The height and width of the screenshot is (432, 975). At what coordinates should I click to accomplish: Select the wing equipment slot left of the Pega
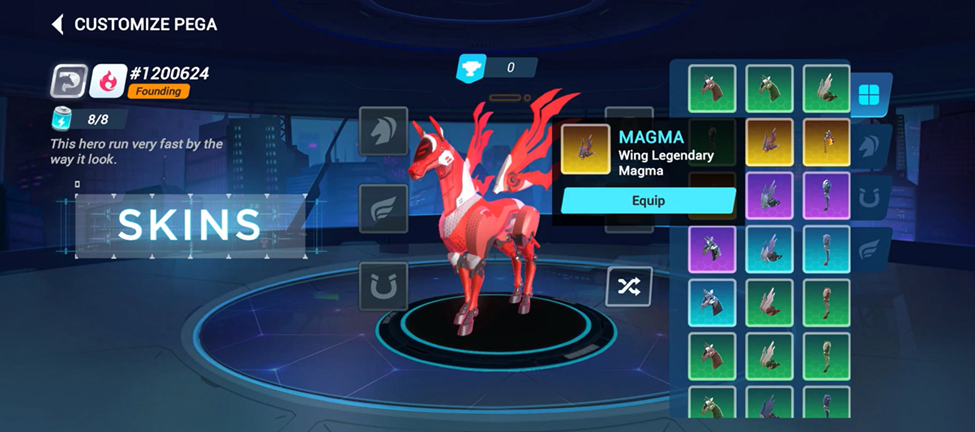coord(383,209)
